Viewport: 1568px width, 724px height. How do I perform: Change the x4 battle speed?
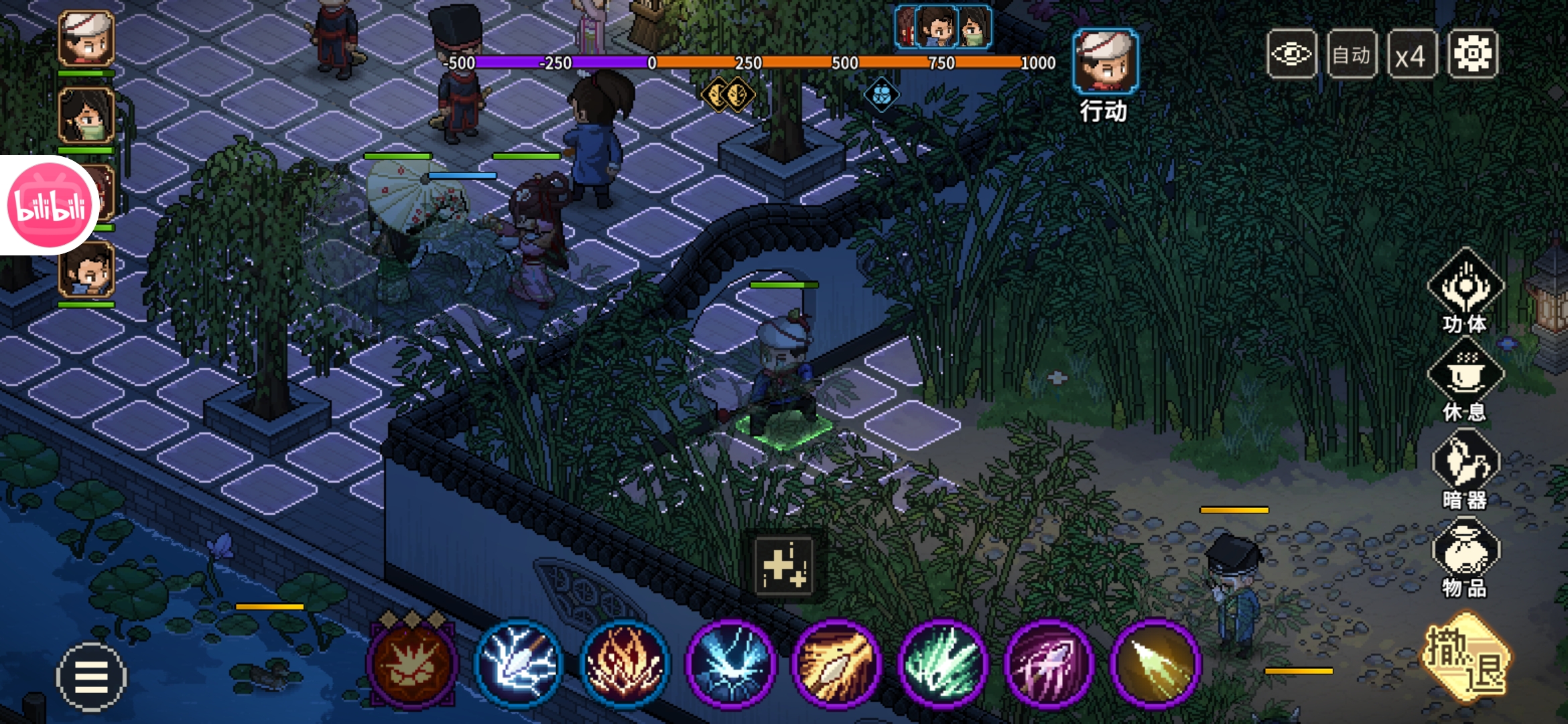tap(1411, 56)
